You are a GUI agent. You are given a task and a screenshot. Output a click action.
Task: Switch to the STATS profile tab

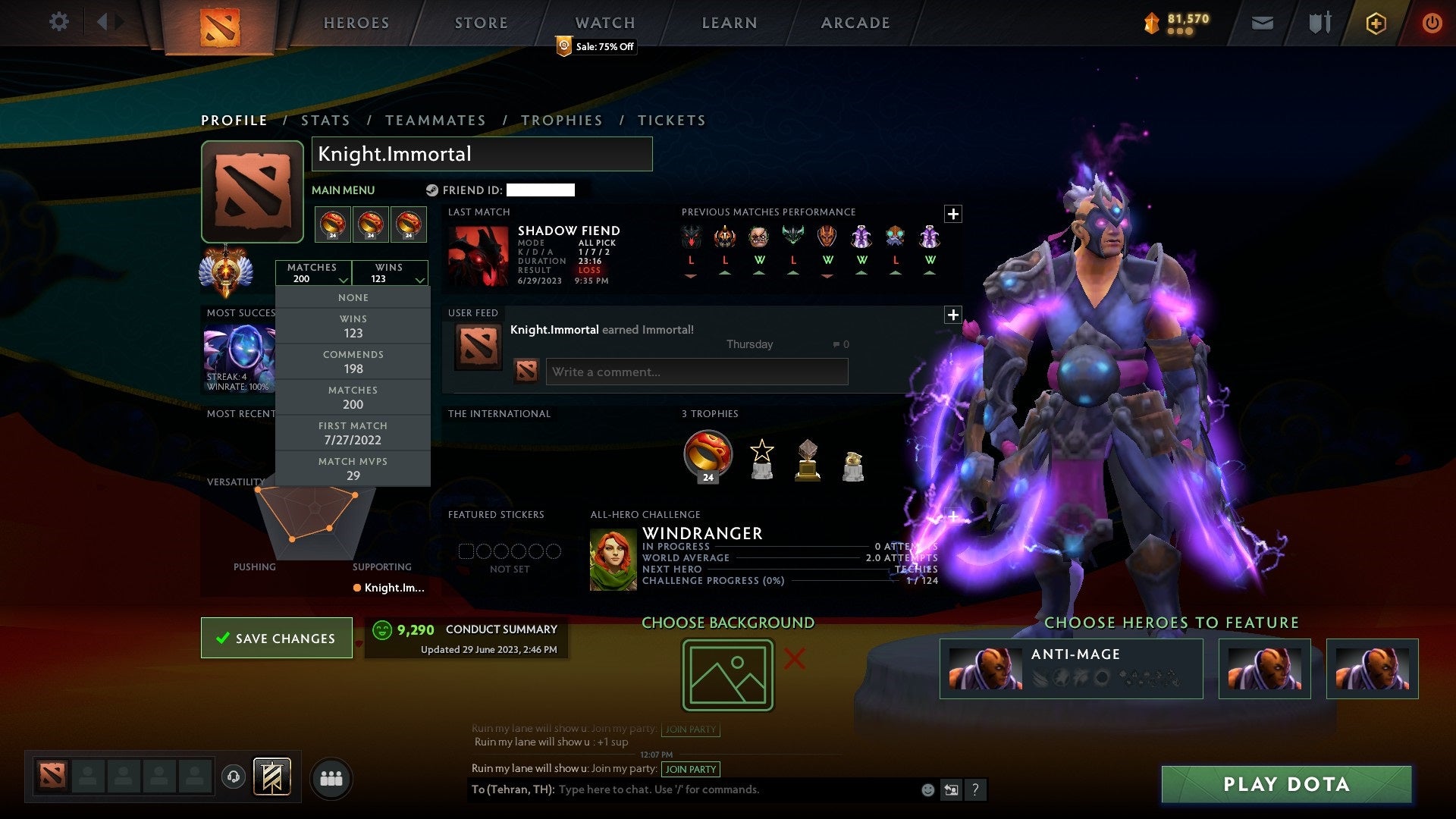(325, 120)
